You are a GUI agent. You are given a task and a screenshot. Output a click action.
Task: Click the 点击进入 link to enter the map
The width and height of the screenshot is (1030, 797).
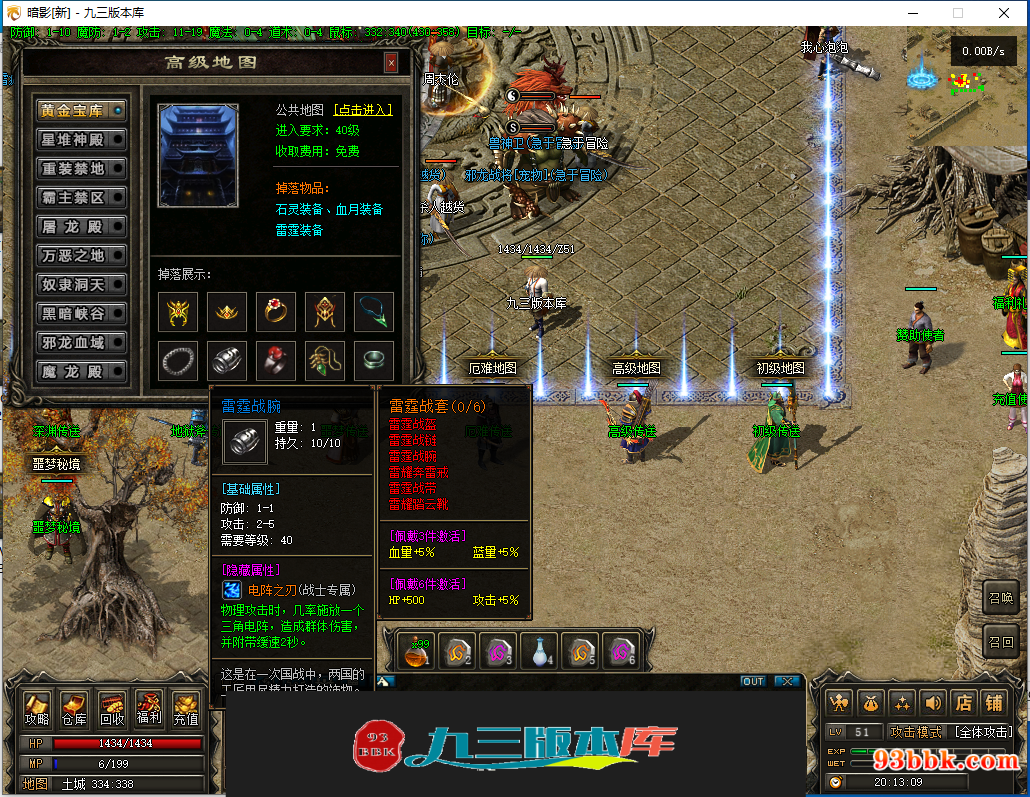[362, 110]
